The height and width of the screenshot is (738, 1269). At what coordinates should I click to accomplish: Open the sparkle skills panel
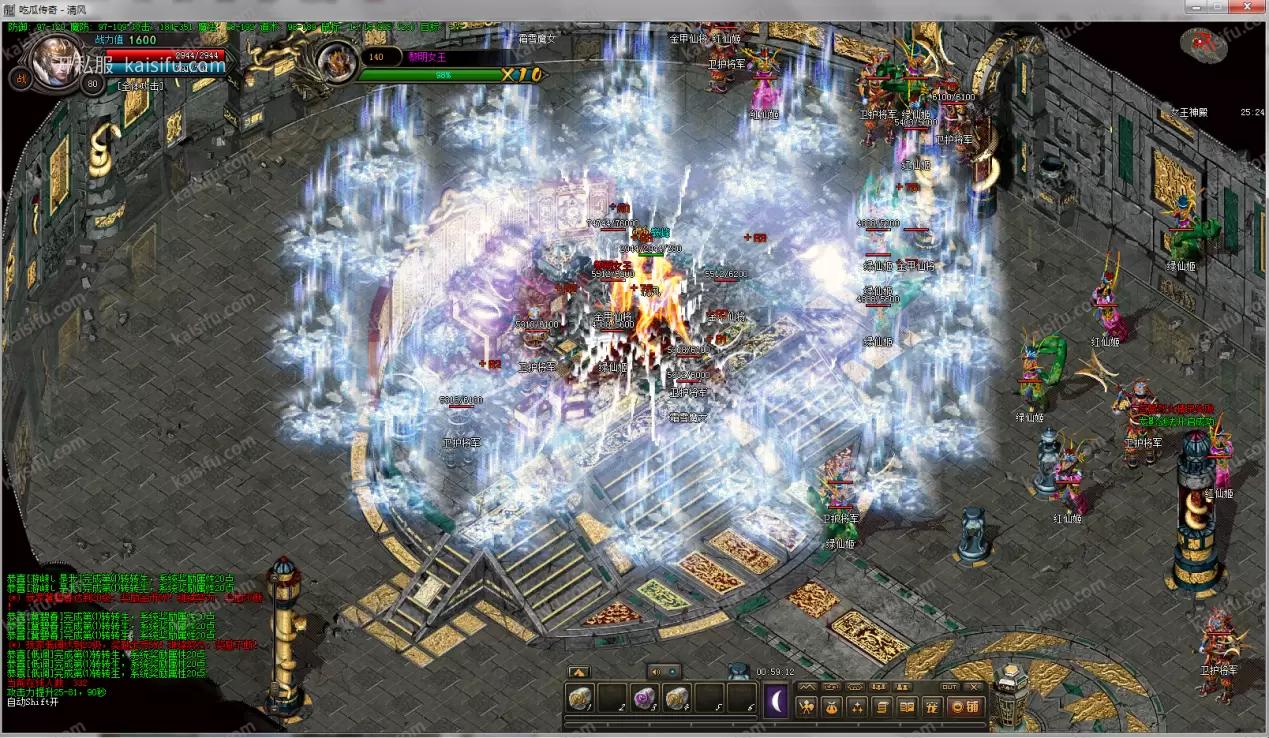click(857, 707)
